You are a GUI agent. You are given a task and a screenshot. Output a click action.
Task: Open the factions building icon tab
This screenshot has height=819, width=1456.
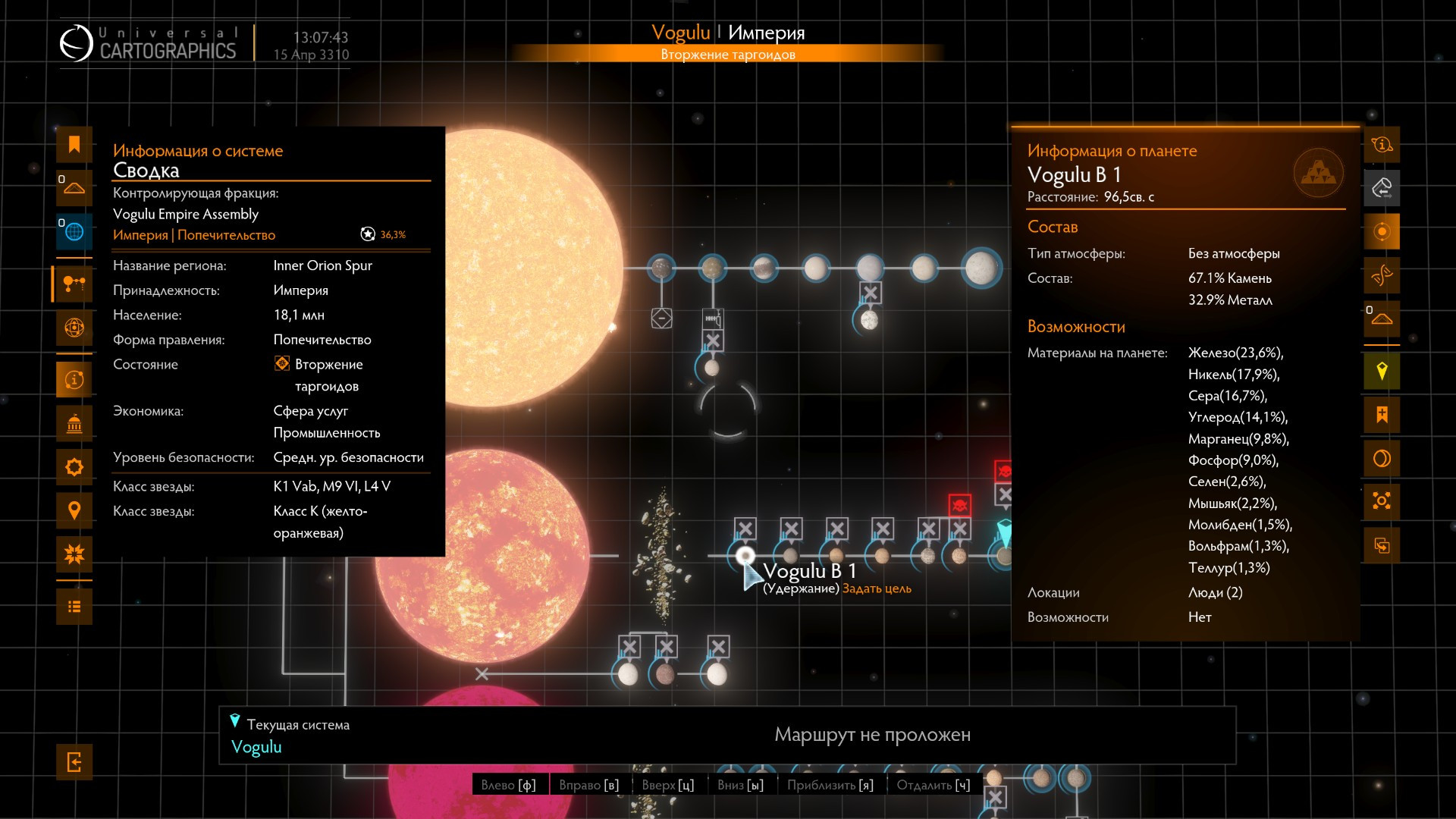click(x=74, y=423)
